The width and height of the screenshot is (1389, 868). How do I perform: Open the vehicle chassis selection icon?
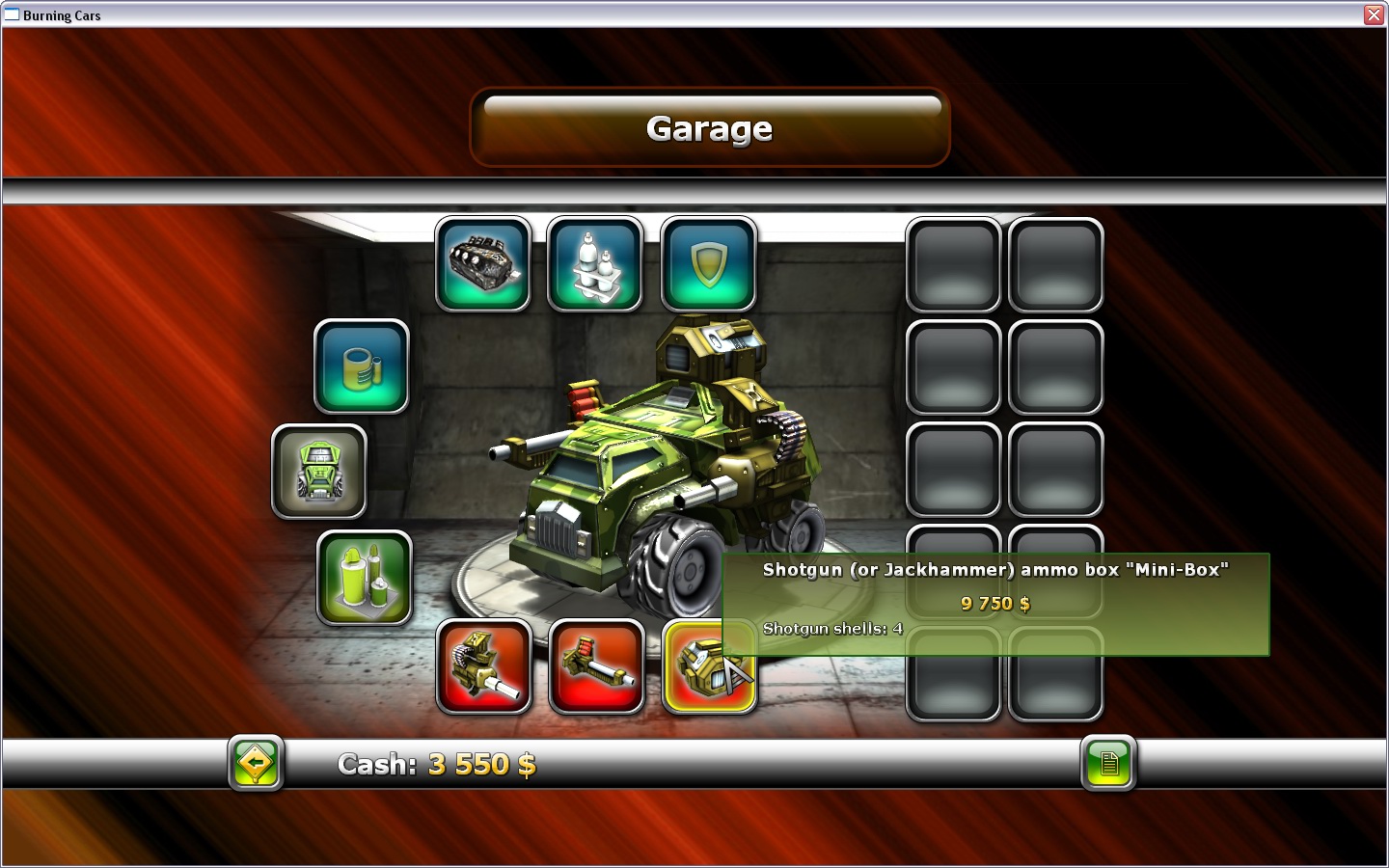pos(319,473)
